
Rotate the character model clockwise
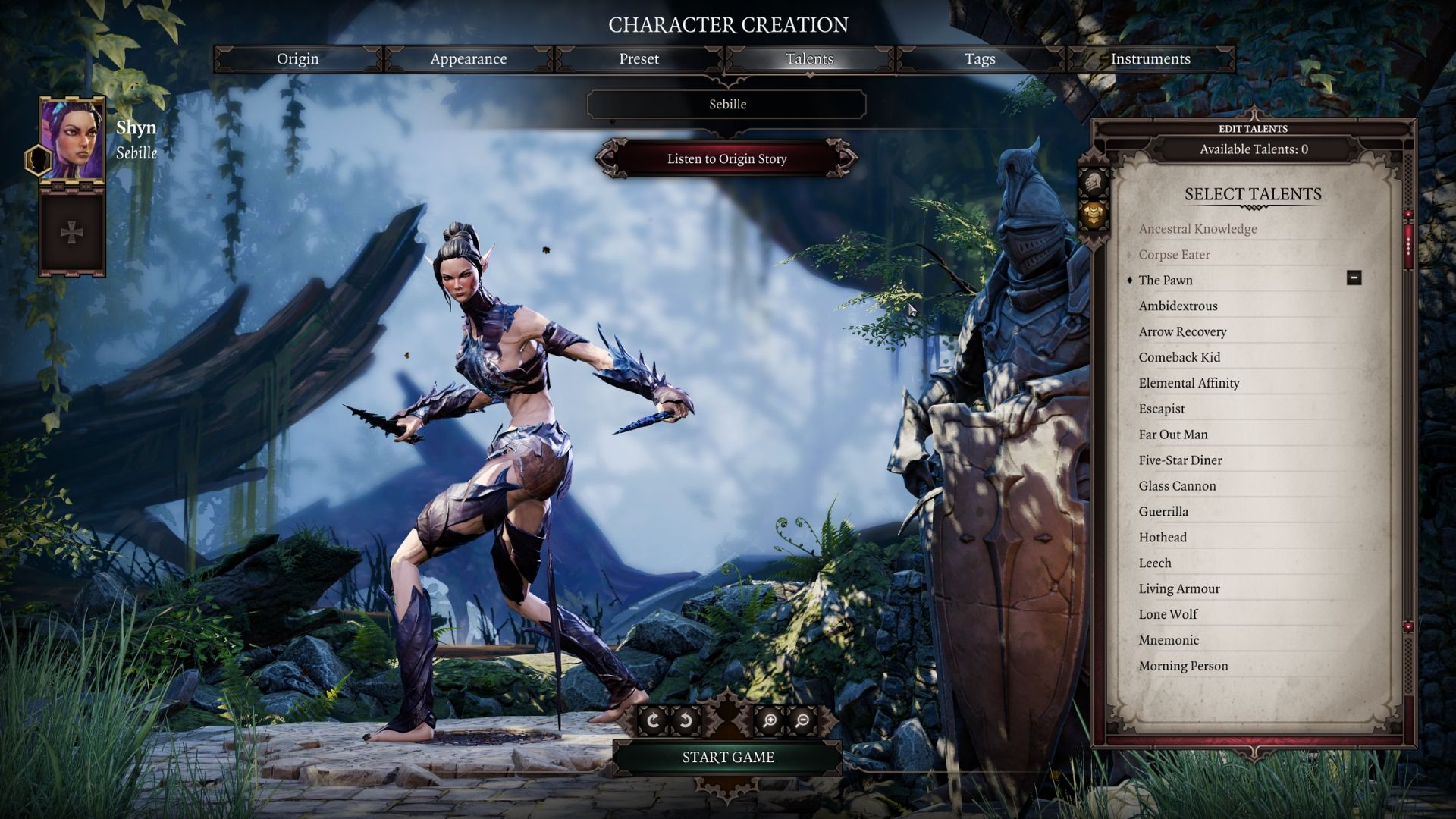click(654, 720)
